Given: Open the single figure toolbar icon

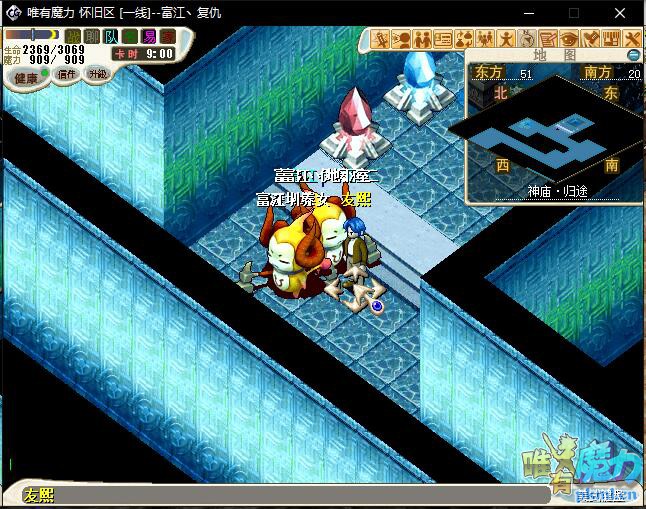Looking at the screenshot, I should 506,39.
